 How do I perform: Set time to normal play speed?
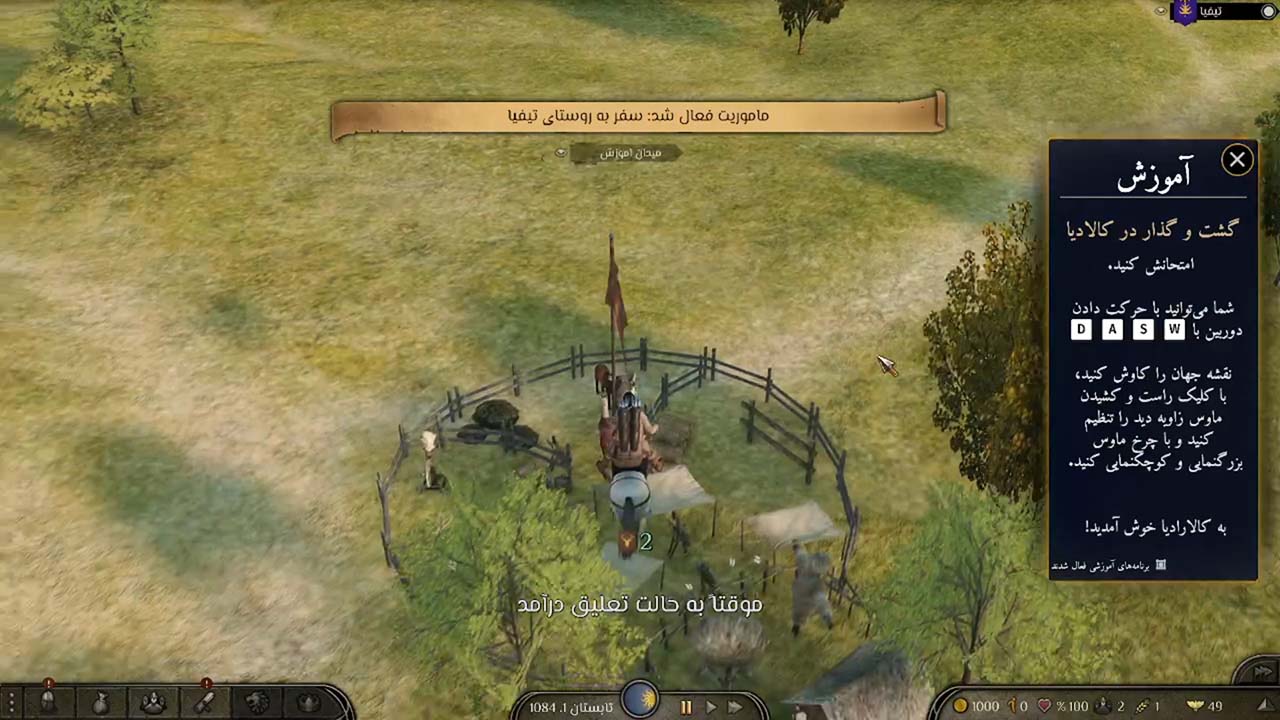coord(711,707)
